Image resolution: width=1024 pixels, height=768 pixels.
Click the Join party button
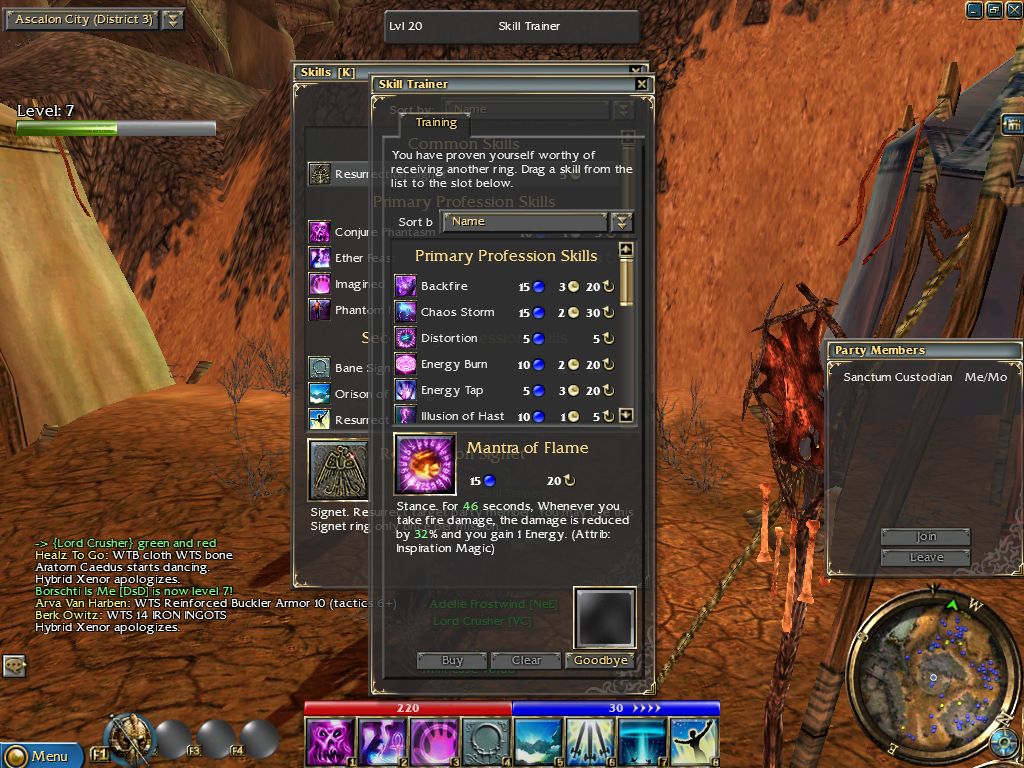click(926, 537)
